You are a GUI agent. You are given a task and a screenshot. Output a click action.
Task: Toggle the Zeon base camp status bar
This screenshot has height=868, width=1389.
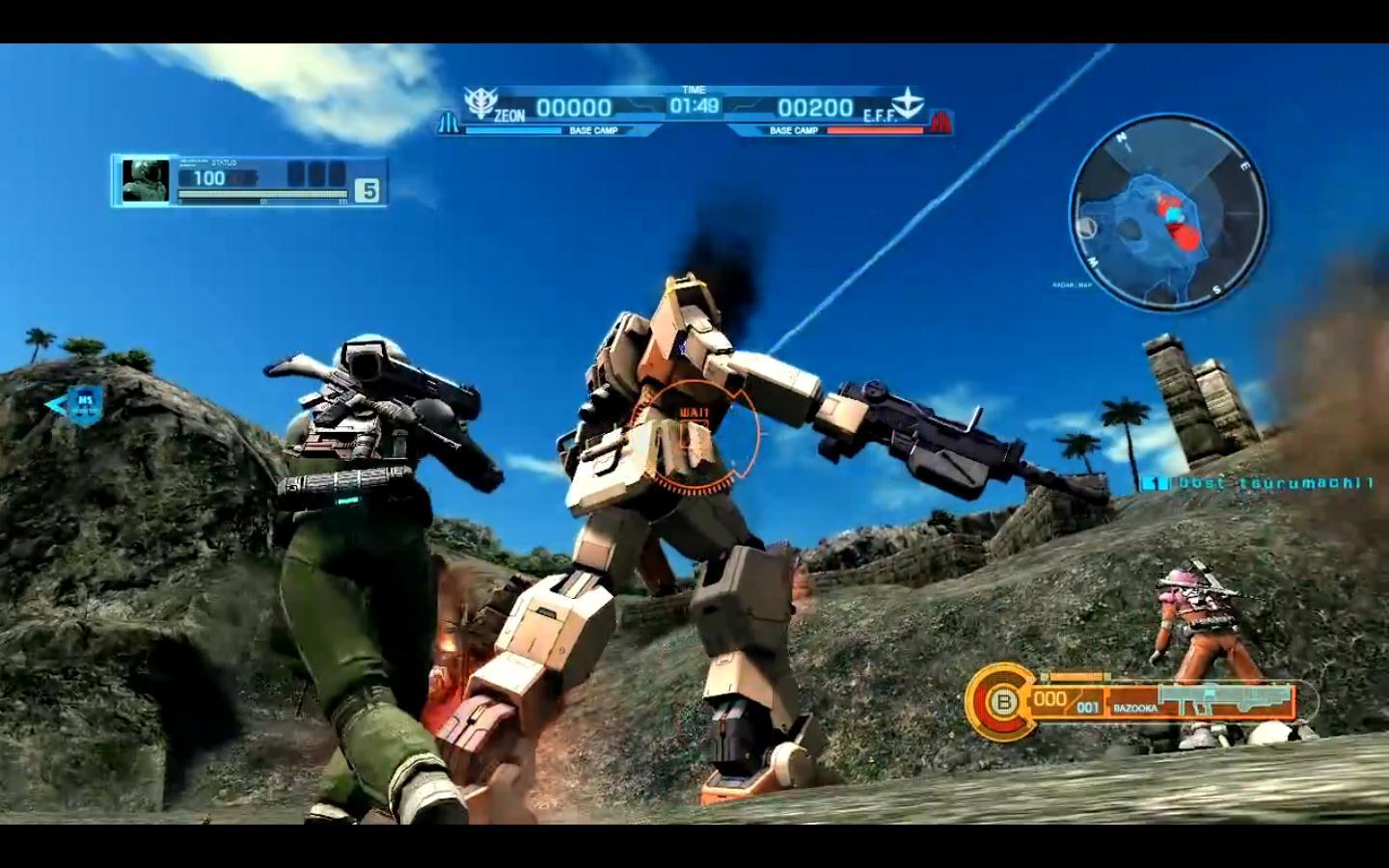pyautogui.click(x=512, y=130)
